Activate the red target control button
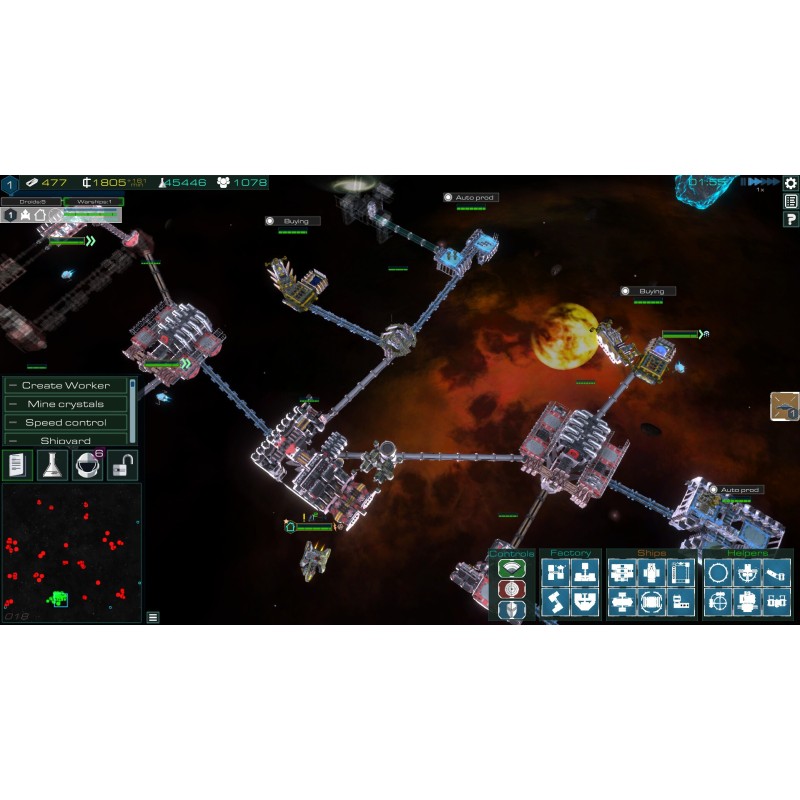Screen dimensions: 800x800 (511, 589)
